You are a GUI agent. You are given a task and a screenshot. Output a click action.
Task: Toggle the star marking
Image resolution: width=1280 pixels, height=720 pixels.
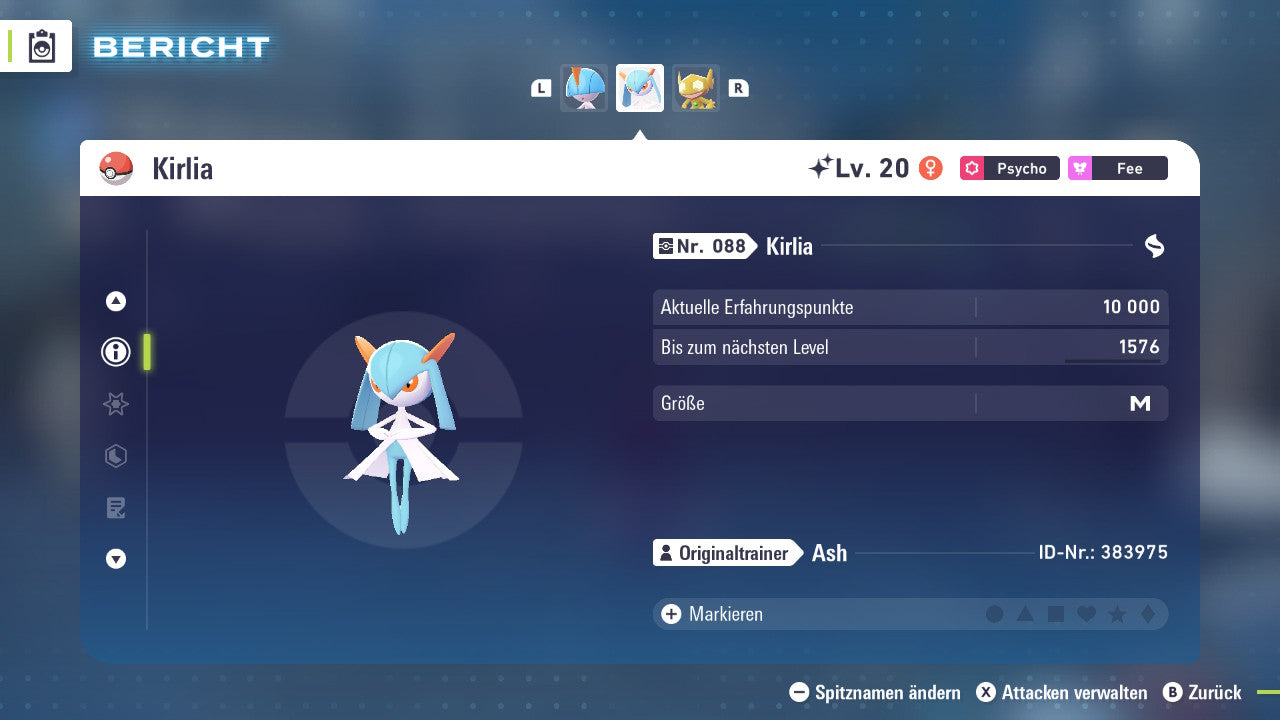click(1116, 614)
